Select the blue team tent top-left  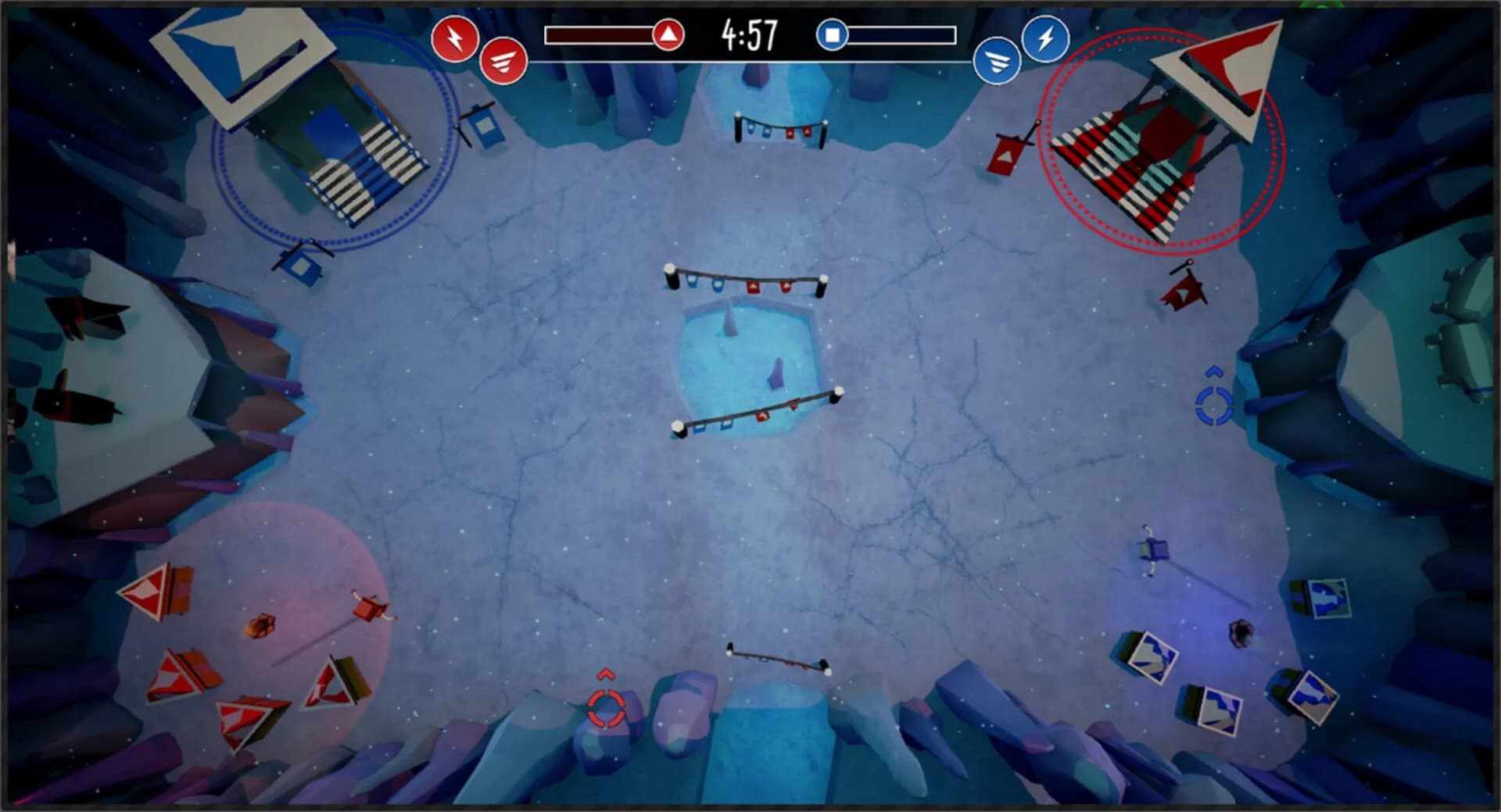pos(328,145)
